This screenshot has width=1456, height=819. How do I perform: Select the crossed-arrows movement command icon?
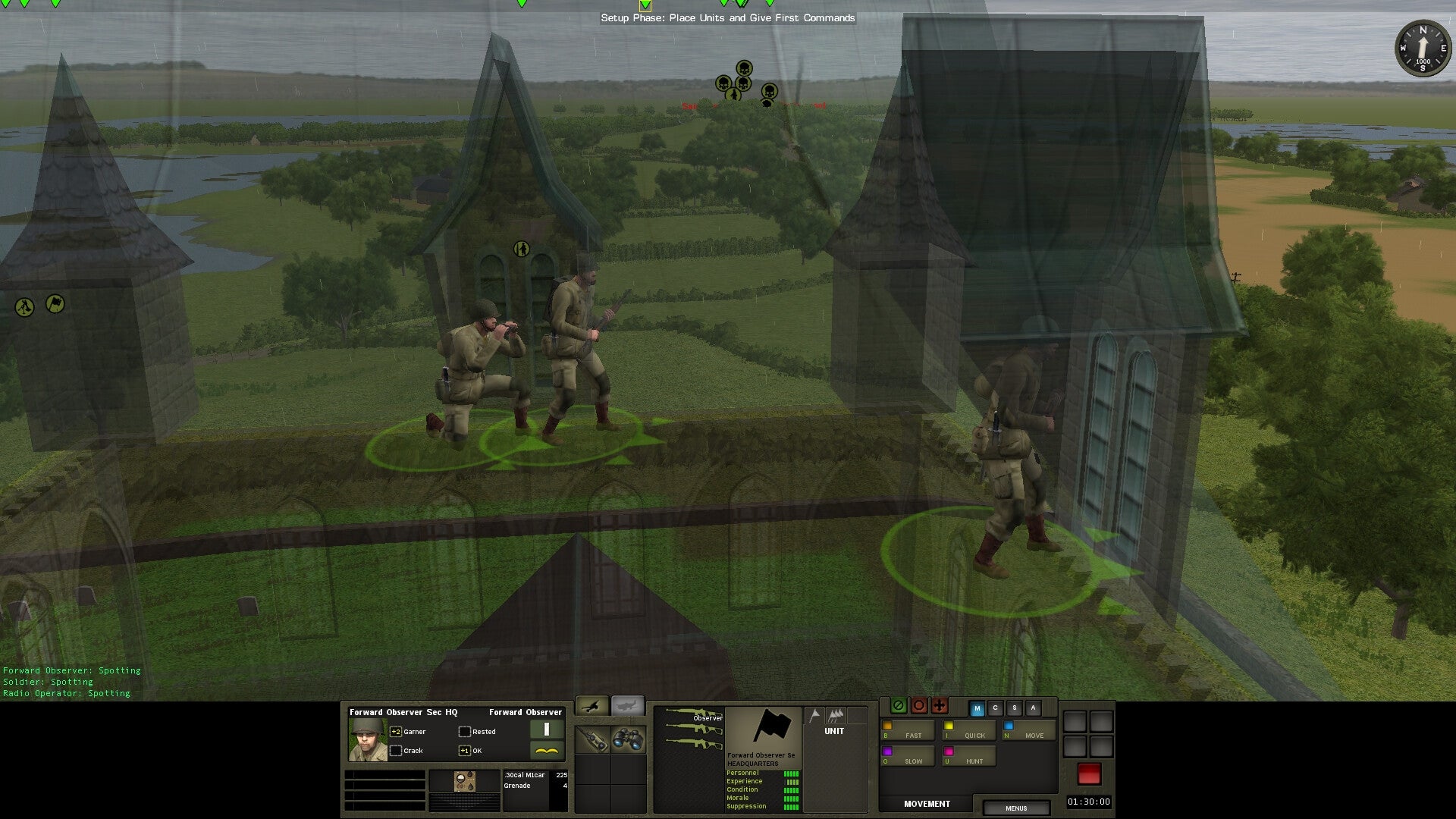(940, 706)
